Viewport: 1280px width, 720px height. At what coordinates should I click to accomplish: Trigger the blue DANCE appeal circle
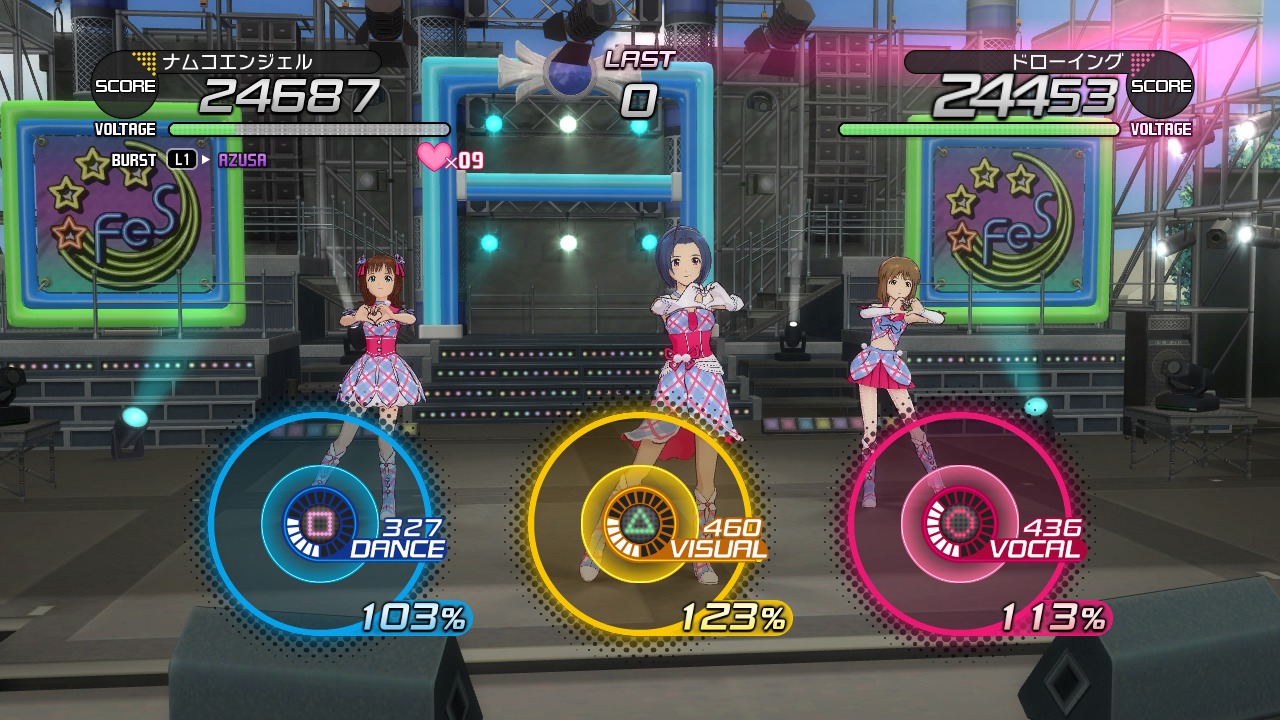coord(320,523)
